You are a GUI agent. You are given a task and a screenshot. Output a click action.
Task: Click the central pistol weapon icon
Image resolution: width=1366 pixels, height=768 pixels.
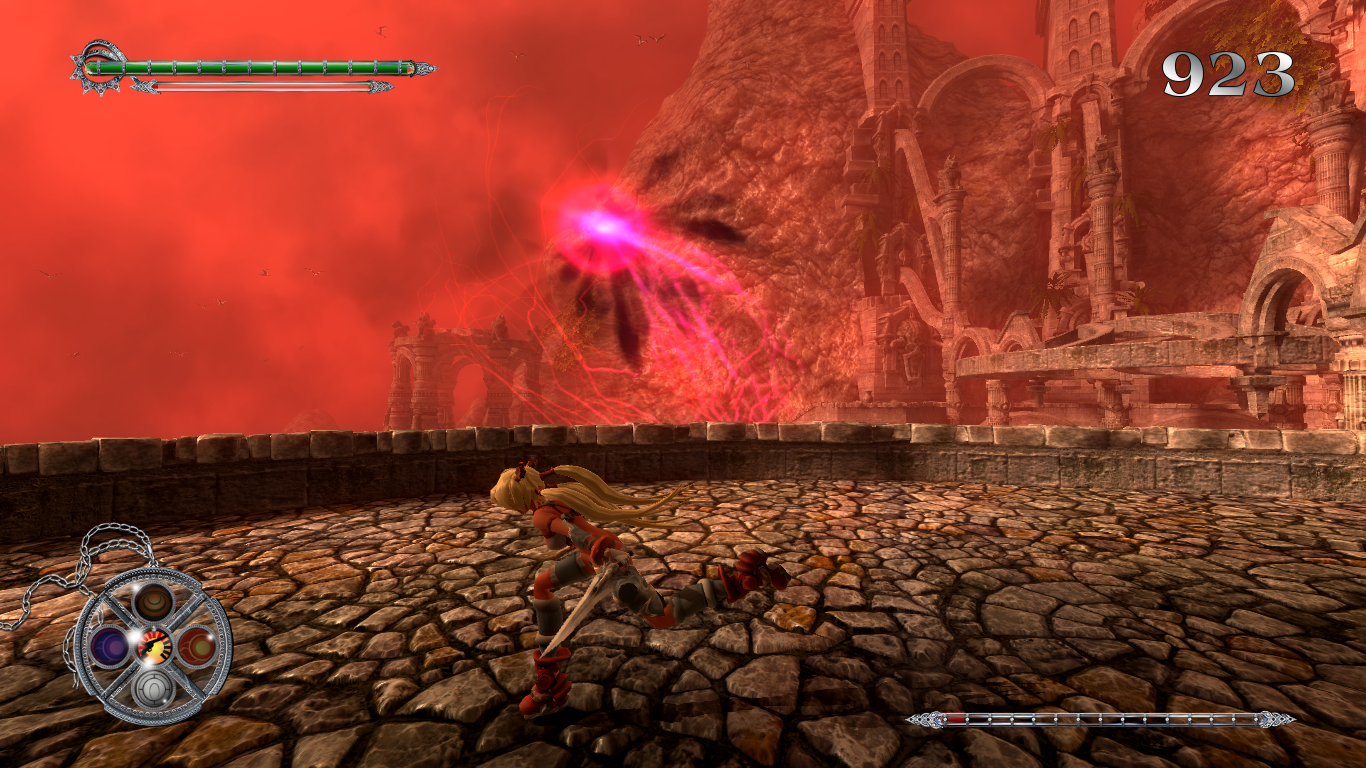[154, 646]
